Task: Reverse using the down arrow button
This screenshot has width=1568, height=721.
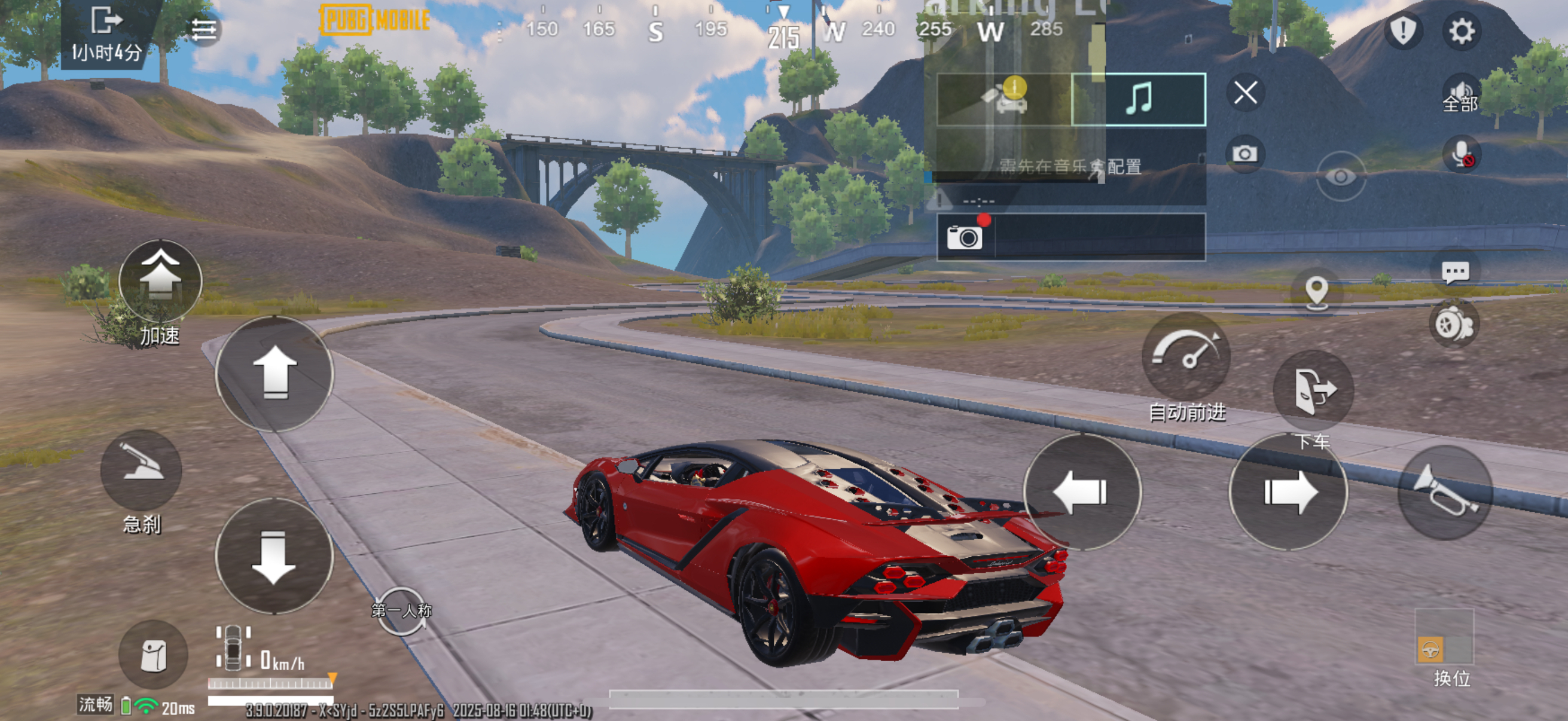Action: click(x=274, y=556)
